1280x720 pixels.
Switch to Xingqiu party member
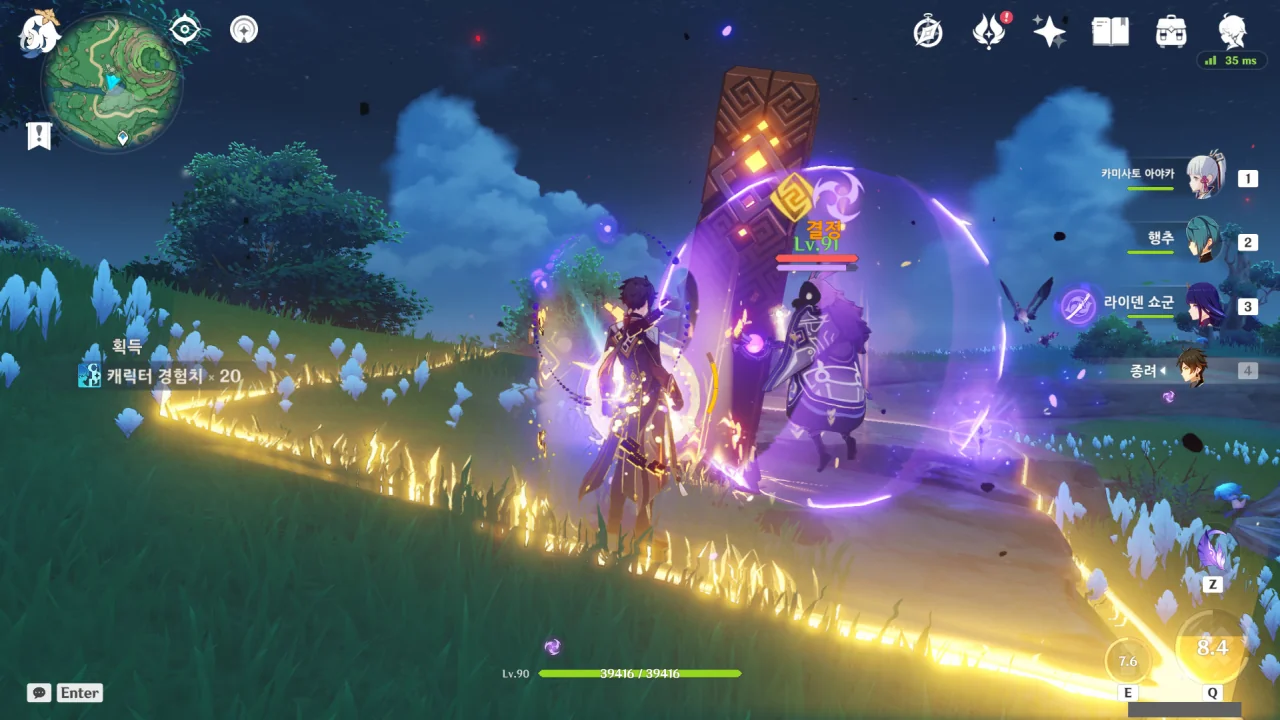point(1205,241)
